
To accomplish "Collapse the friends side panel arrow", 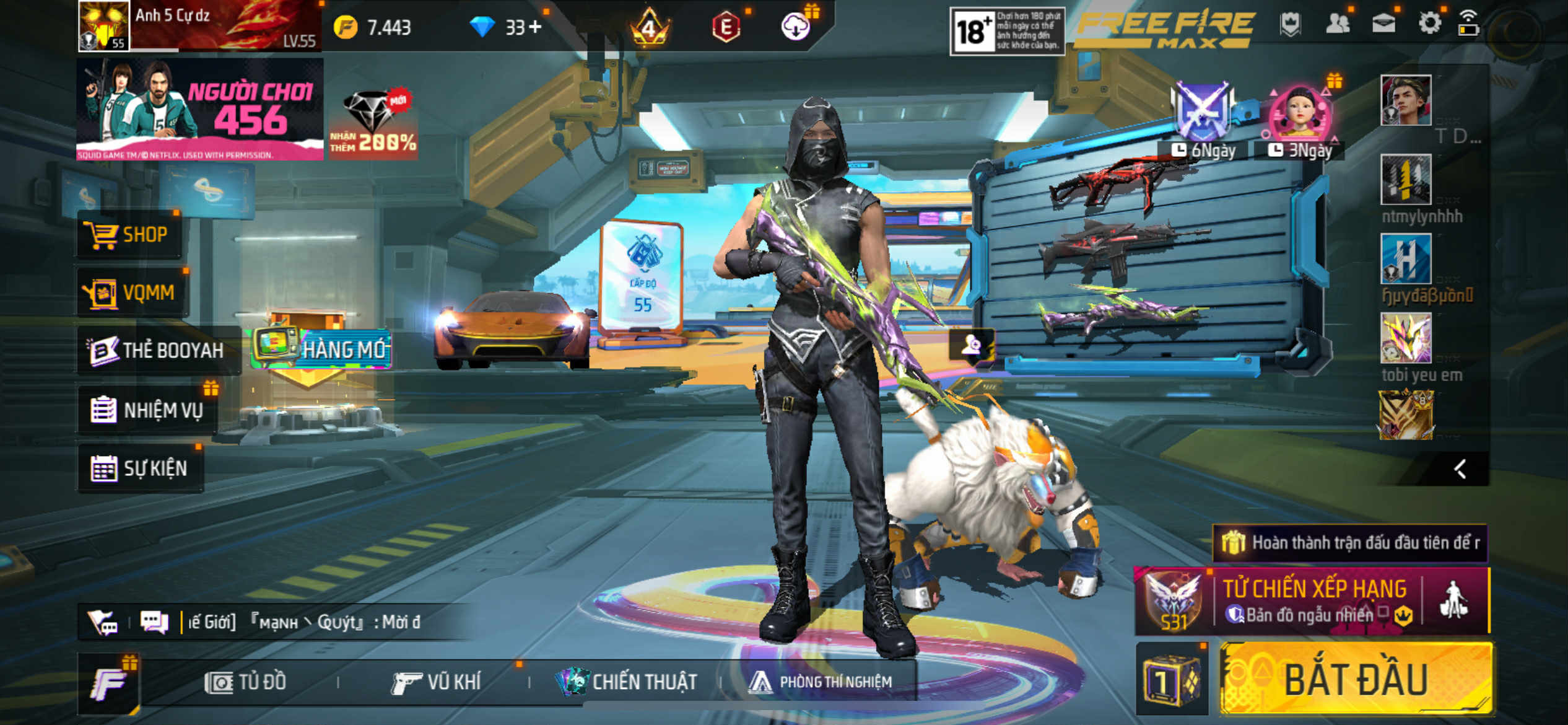I will pyautogui.click(x=1460, y=469).
